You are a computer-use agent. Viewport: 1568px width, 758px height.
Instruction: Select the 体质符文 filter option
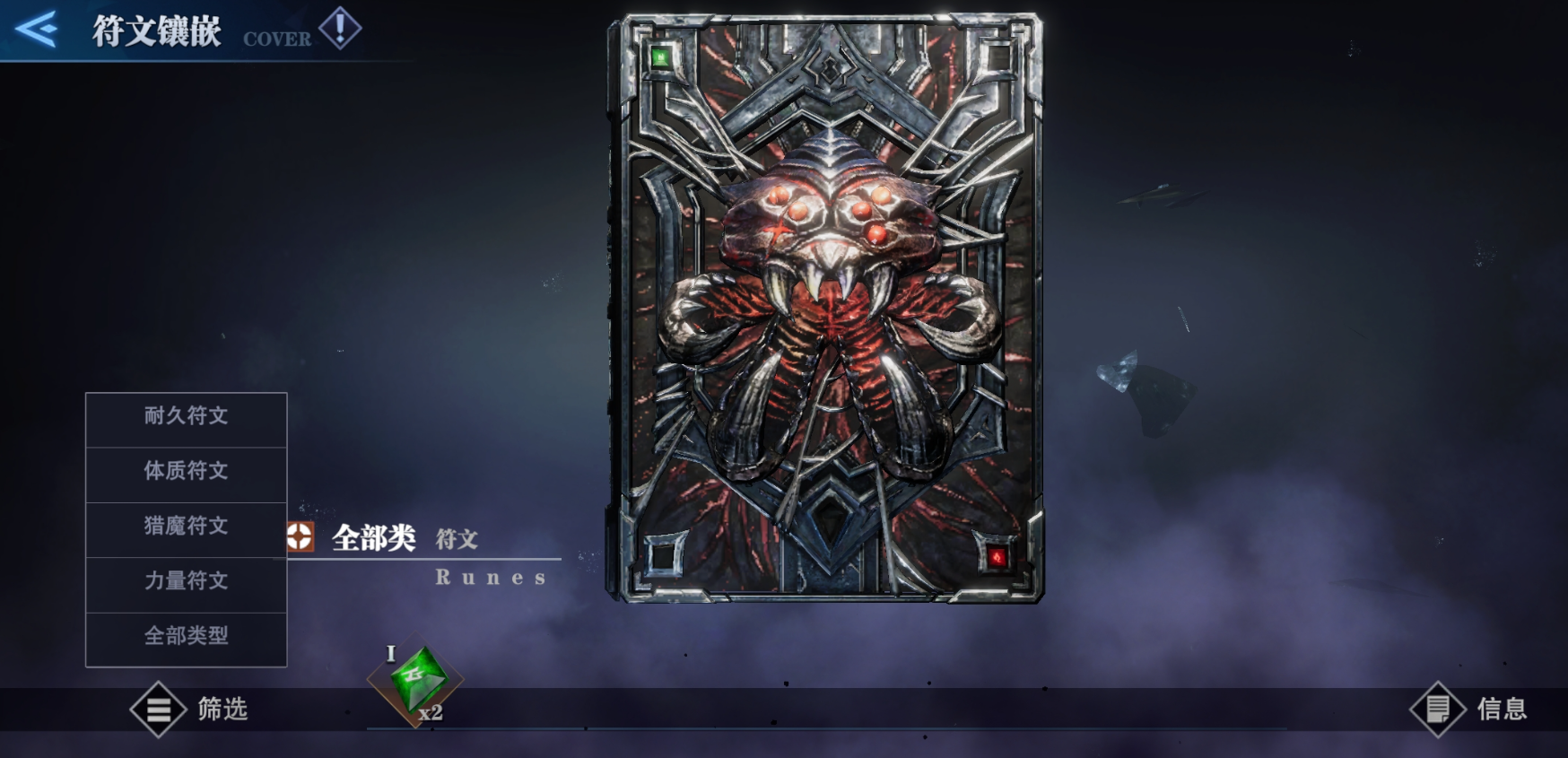(186, 473)
